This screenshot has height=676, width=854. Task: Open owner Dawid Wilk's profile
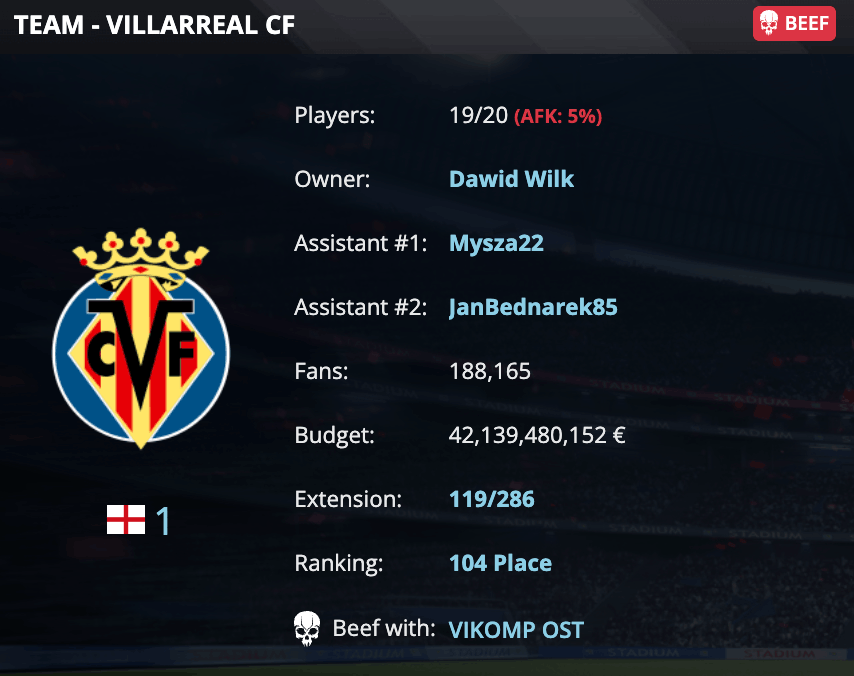[x=511, y=179]
